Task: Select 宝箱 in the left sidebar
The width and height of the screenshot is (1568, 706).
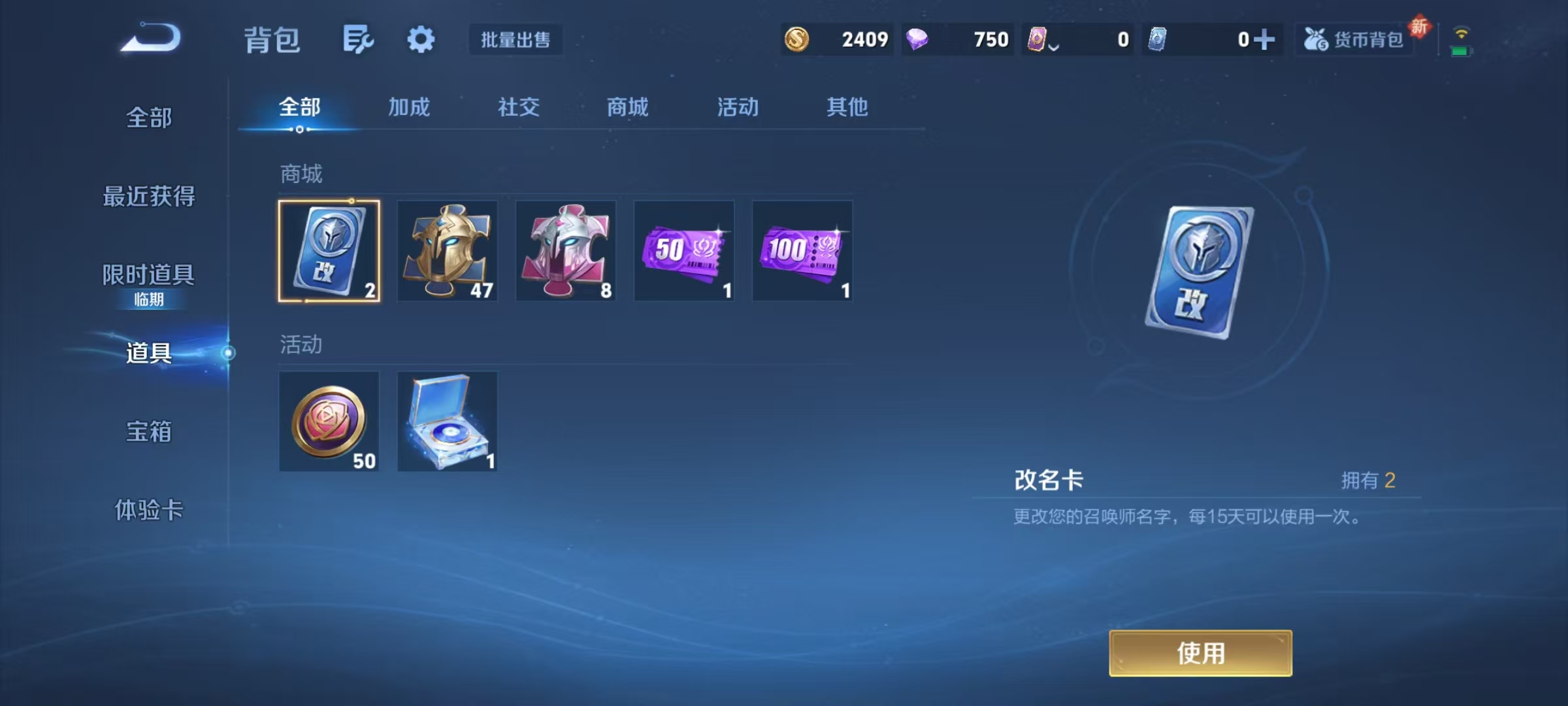Action: pos(149,432)
